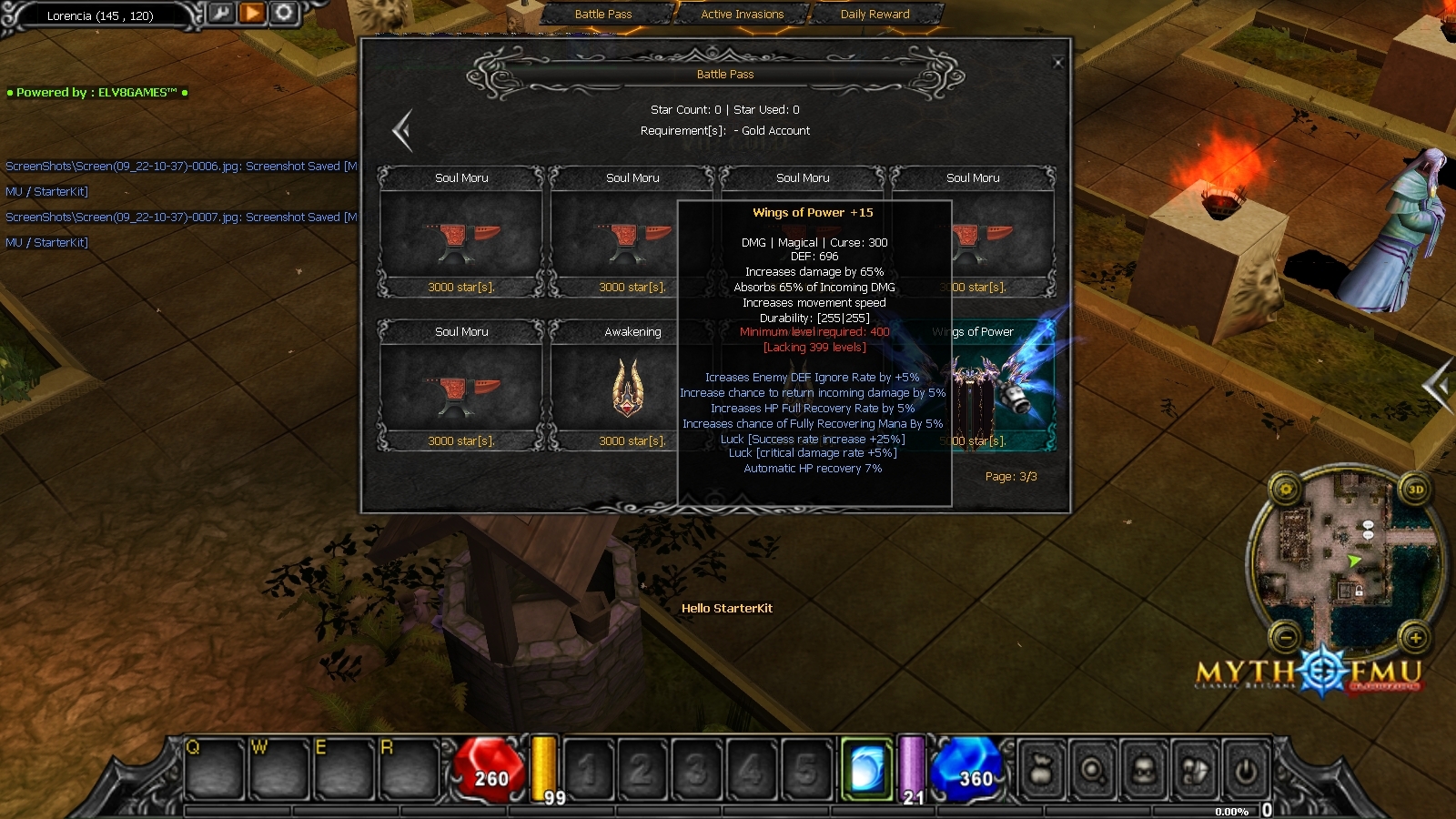
Task: Go back with the left arrow
Action: pos(402,131)
